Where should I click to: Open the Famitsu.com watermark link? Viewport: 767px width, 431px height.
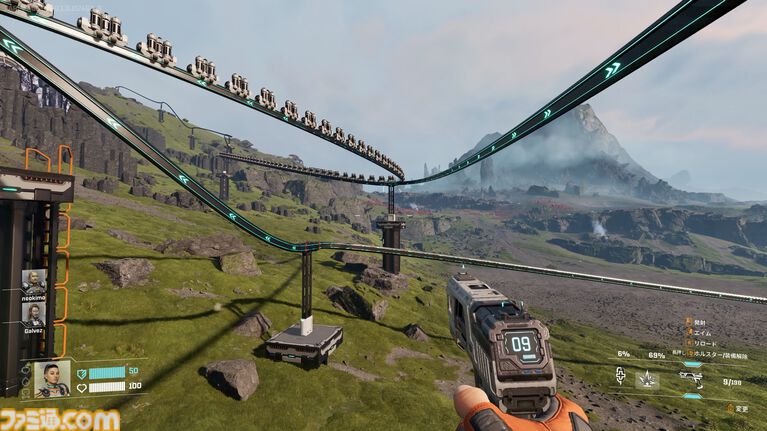[60, 420]
